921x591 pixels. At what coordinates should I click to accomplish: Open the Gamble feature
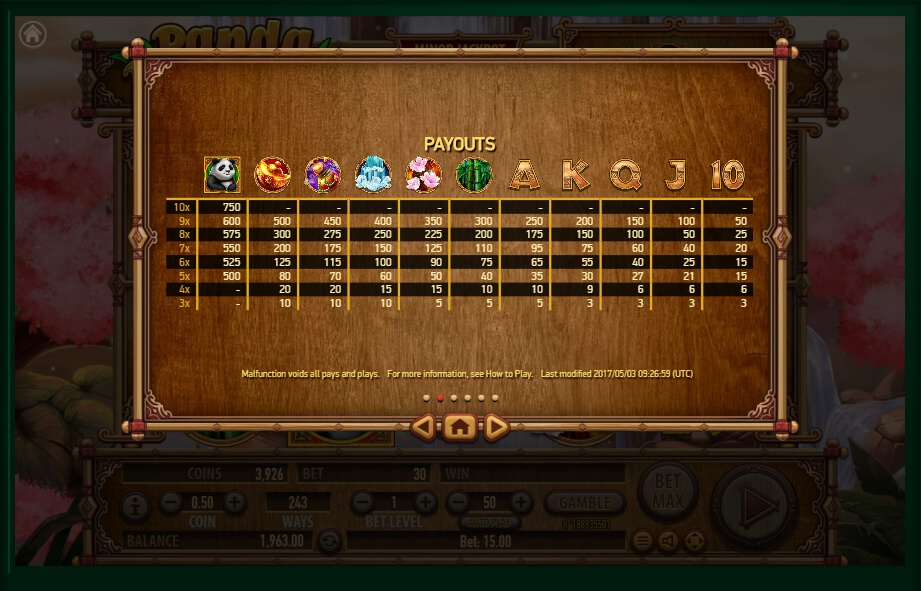585,502
